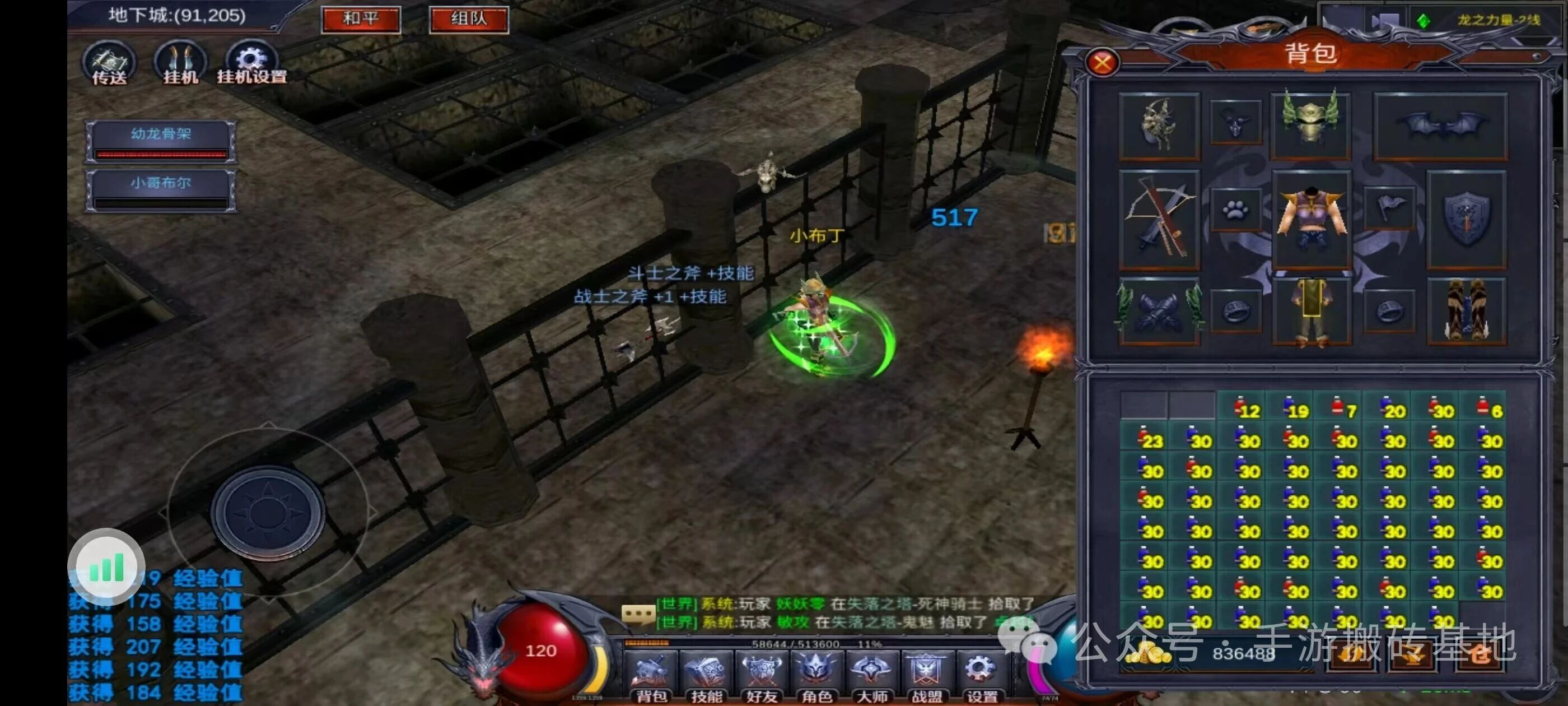Start 挂机 auto-battle
Viewport: 1568px width, 706px height.
pos(180,63)
